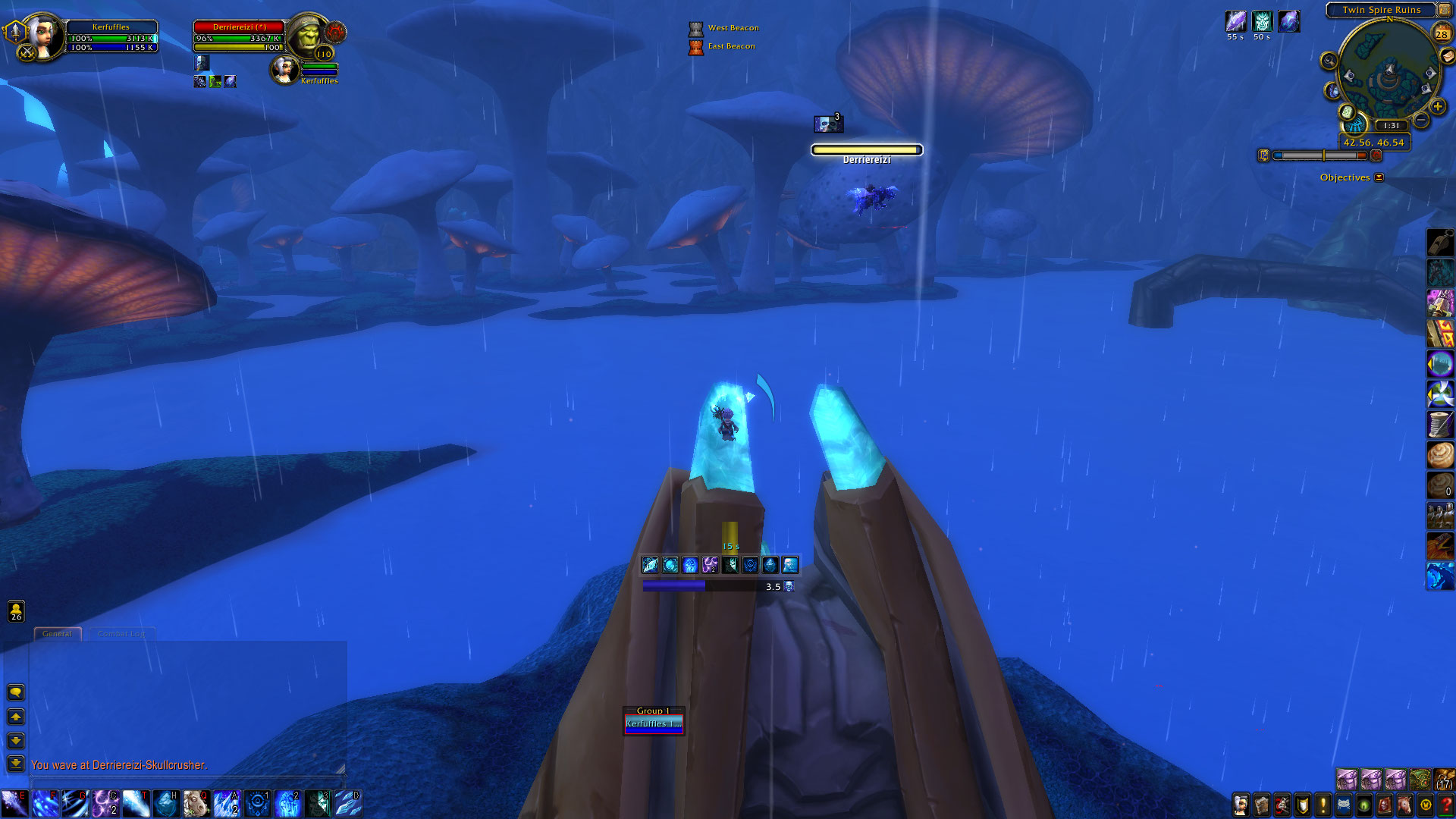Select the Kerfuffles player portrait

tap(43, 36)
